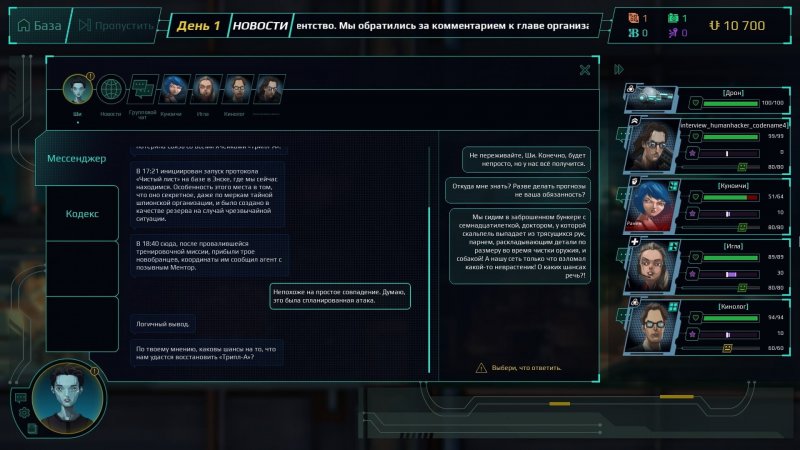The image size is (800, 450).
Task: Select the Игла squad portrait
Action: [652, 267]
